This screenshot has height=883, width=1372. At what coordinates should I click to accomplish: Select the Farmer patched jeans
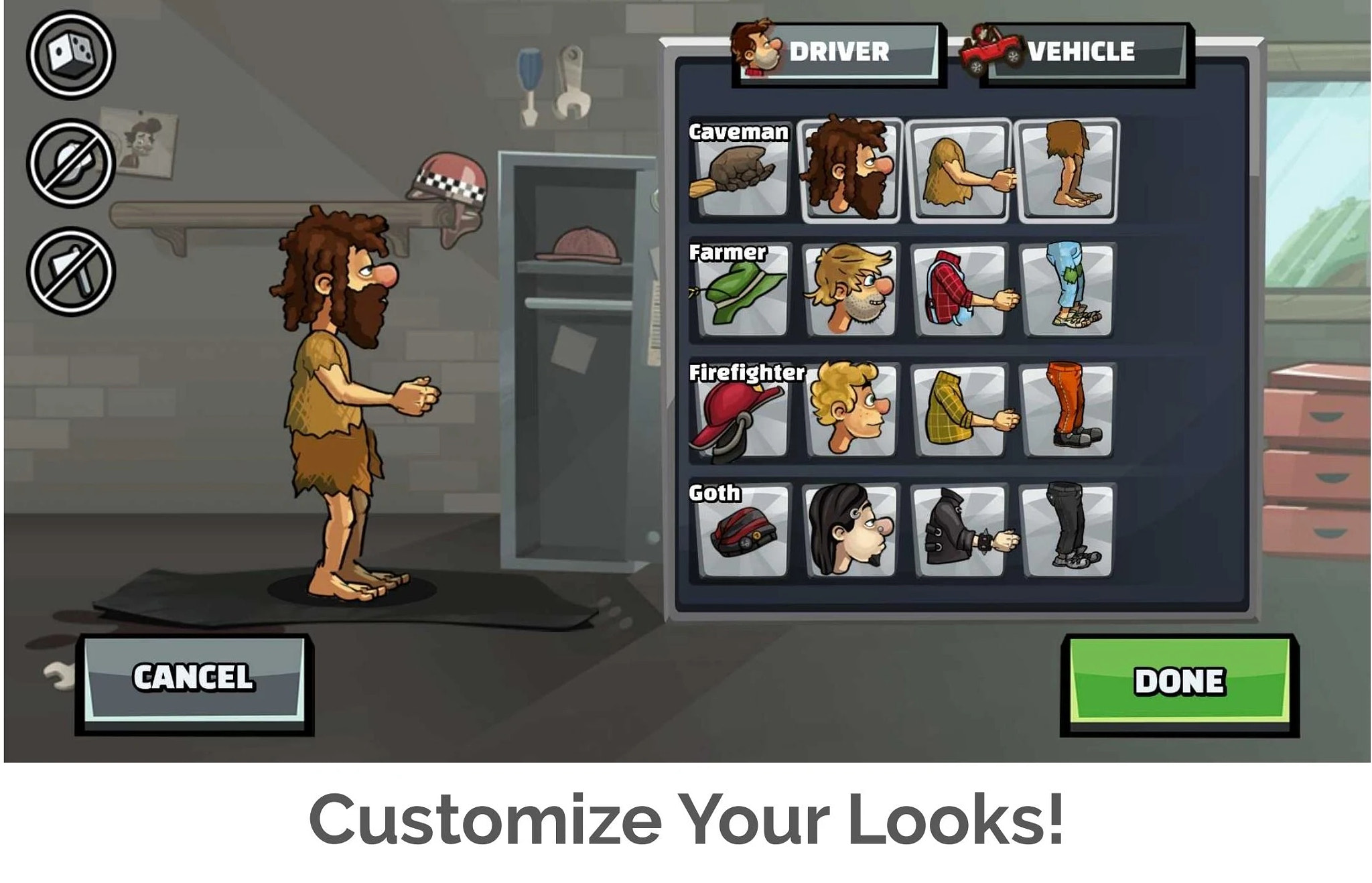pyautogui.click(x=1067, y=289)
